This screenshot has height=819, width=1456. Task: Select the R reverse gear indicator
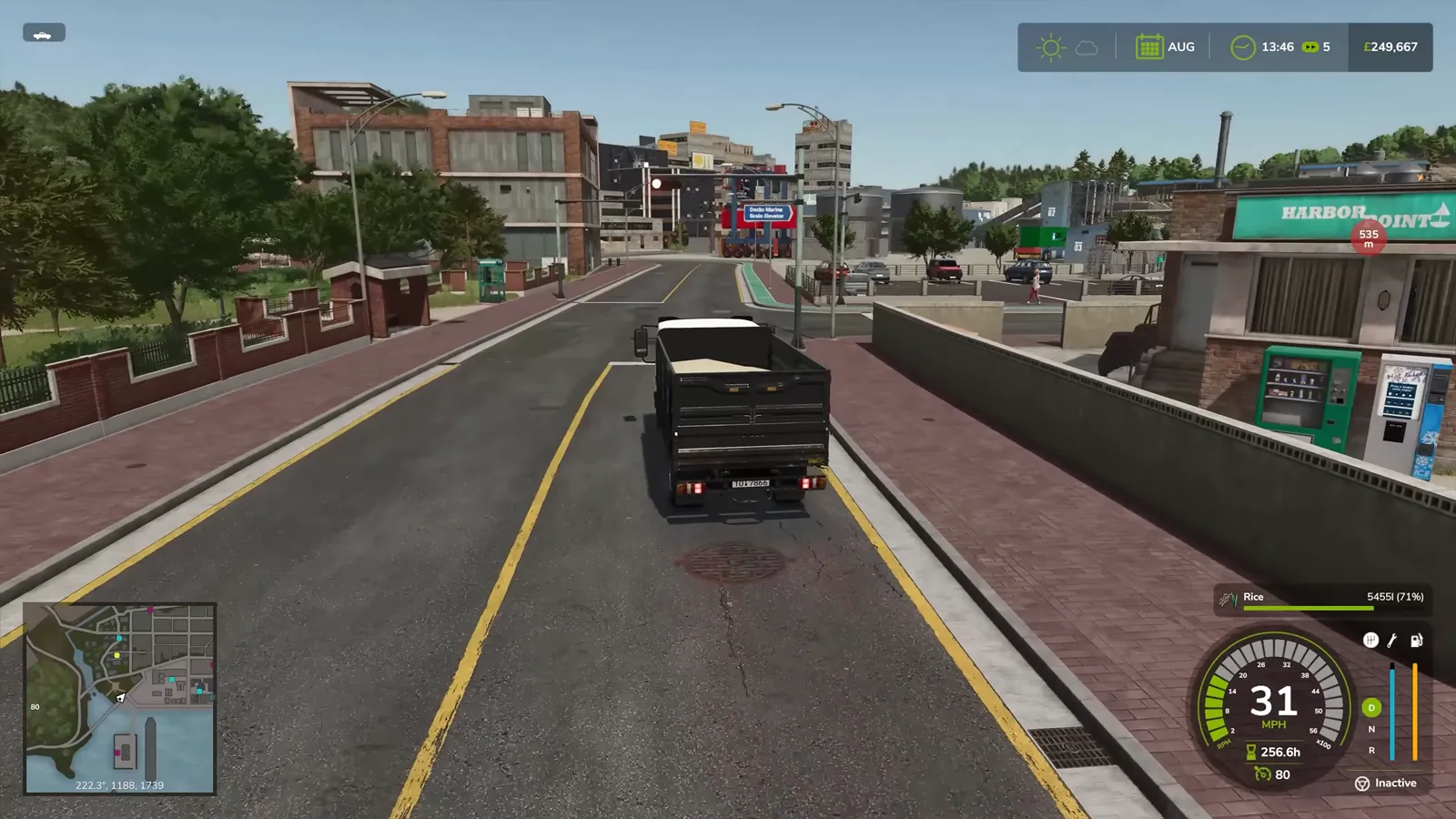point(1371,751)
